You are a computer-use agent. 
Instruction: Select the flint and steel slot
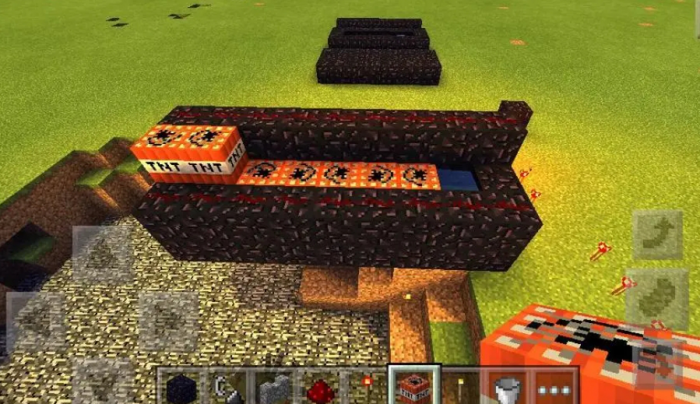225,386
